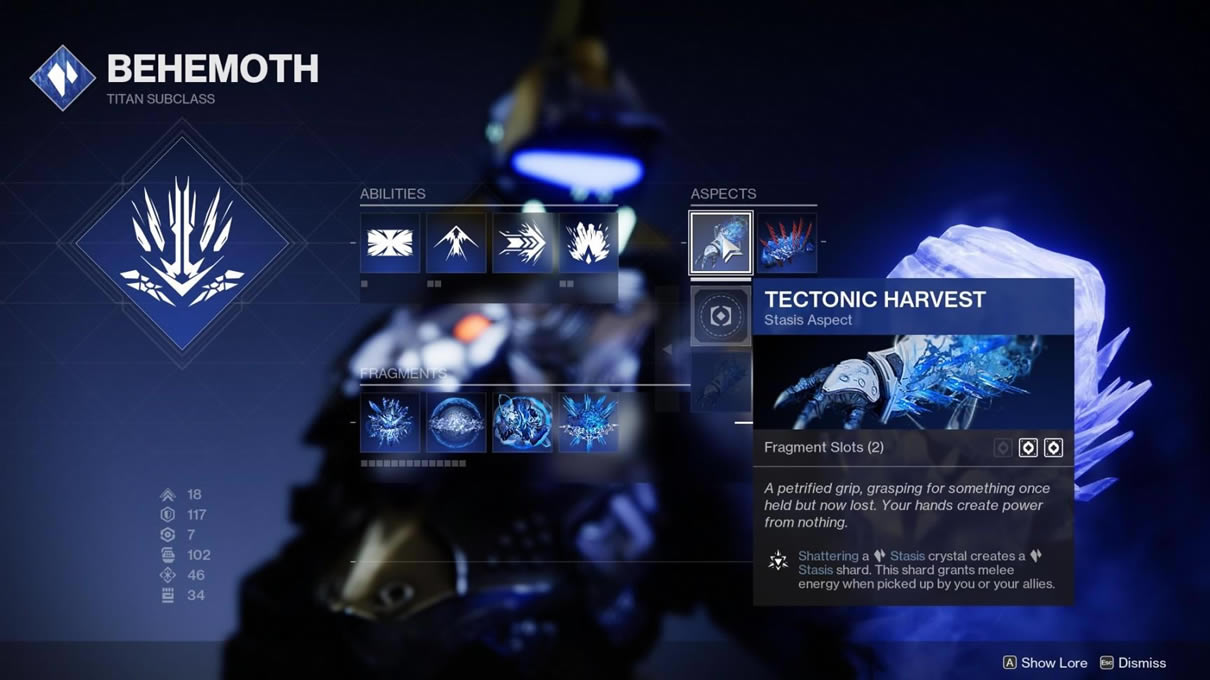The width and height of the screenshot is (1210, 680).
Task: Click the Behemoth subclass emblem in header
Action: pos(62,78)
